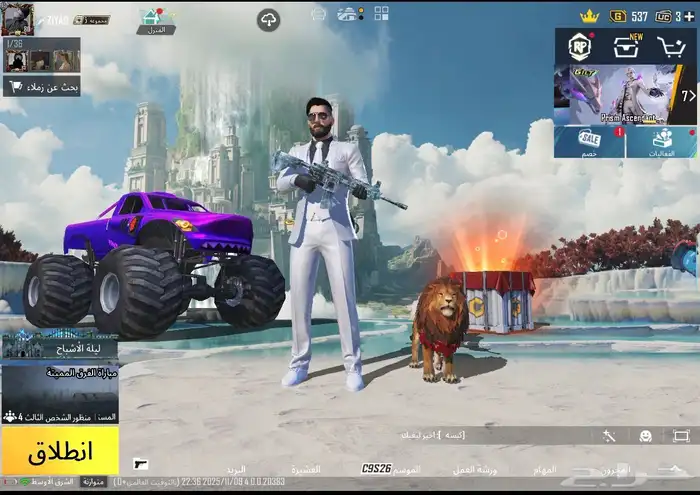Open the treasure crate icon marked NEW
Viewport: 700px width, 495px height.
pyautogui.click(x=626, y=47)
